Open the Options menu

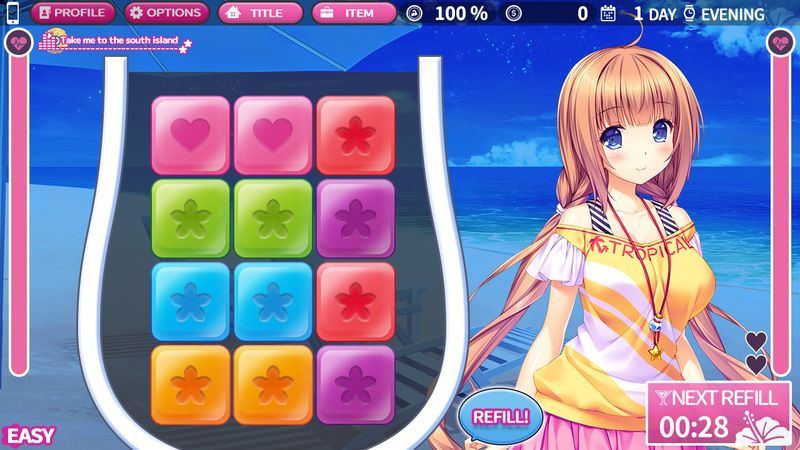[x=167, y=14]
